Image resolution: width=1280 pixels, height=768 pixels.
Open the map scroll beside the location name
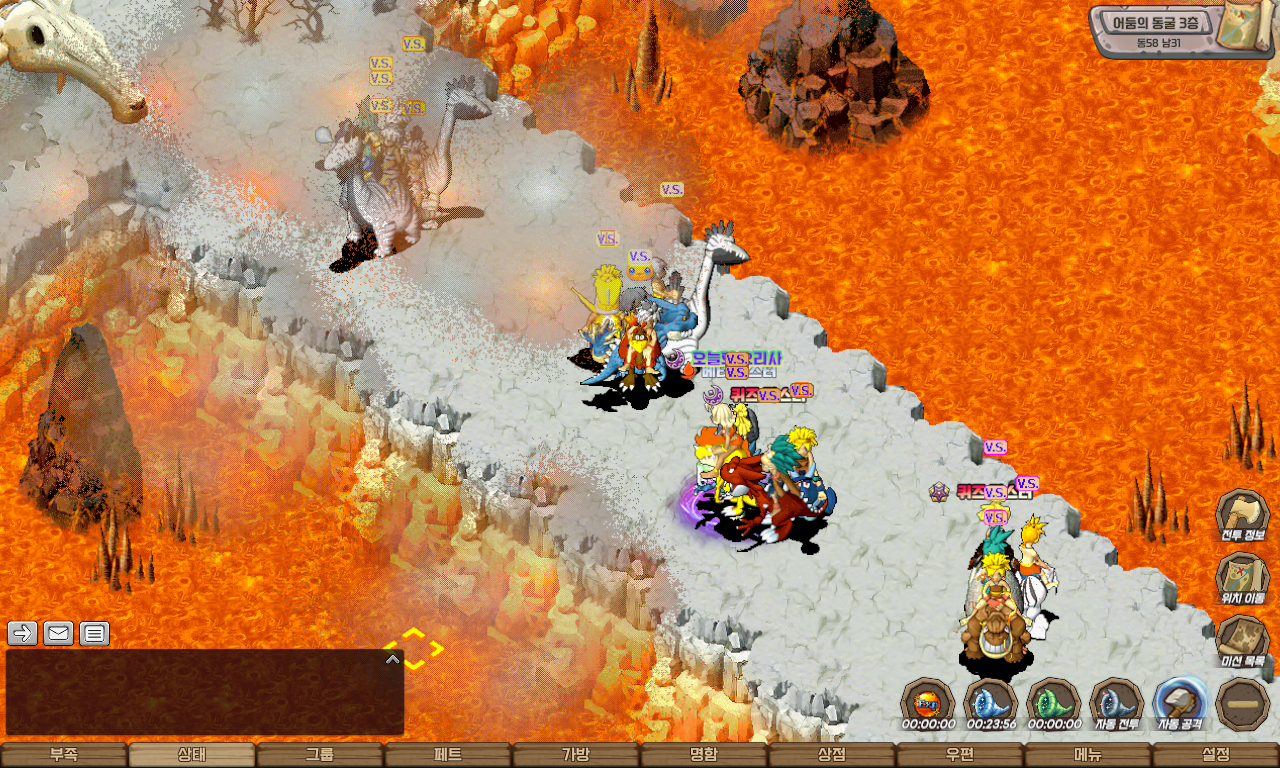[1246, 27]
